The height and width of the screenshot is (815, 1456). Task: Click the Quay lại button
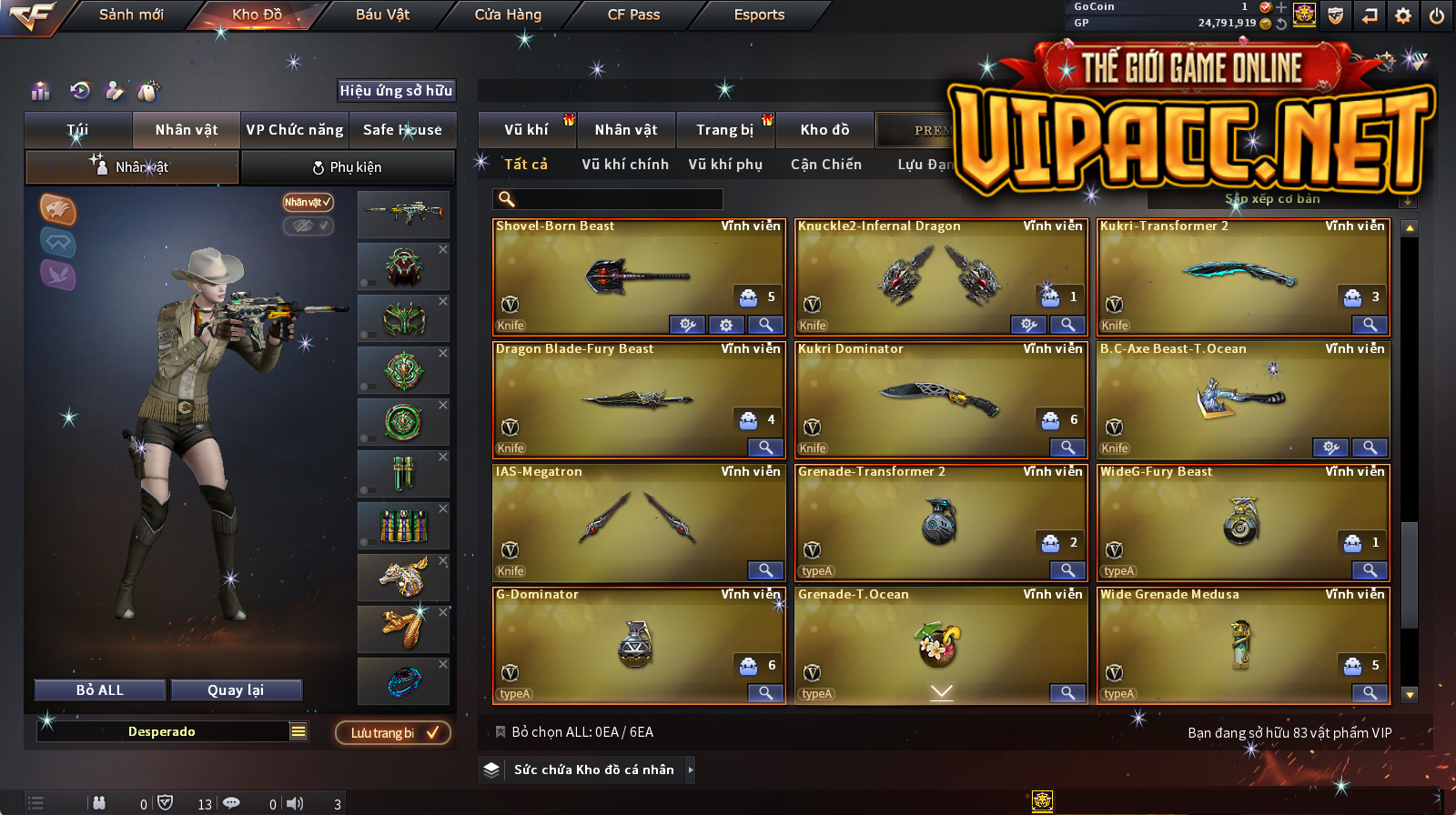point(236,690)
